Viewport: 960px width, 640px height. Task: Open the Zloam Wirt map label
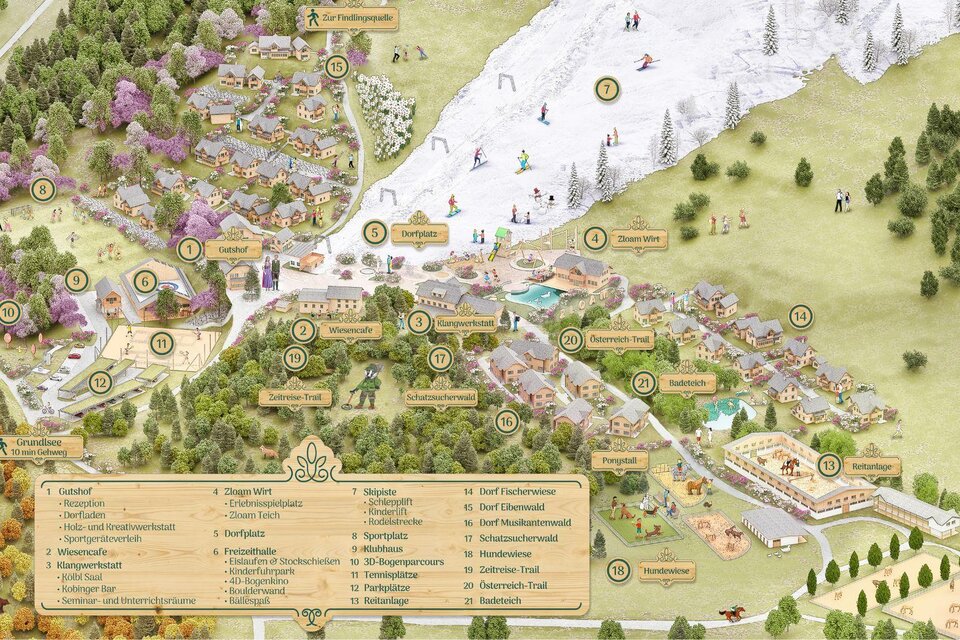[638, 238]
